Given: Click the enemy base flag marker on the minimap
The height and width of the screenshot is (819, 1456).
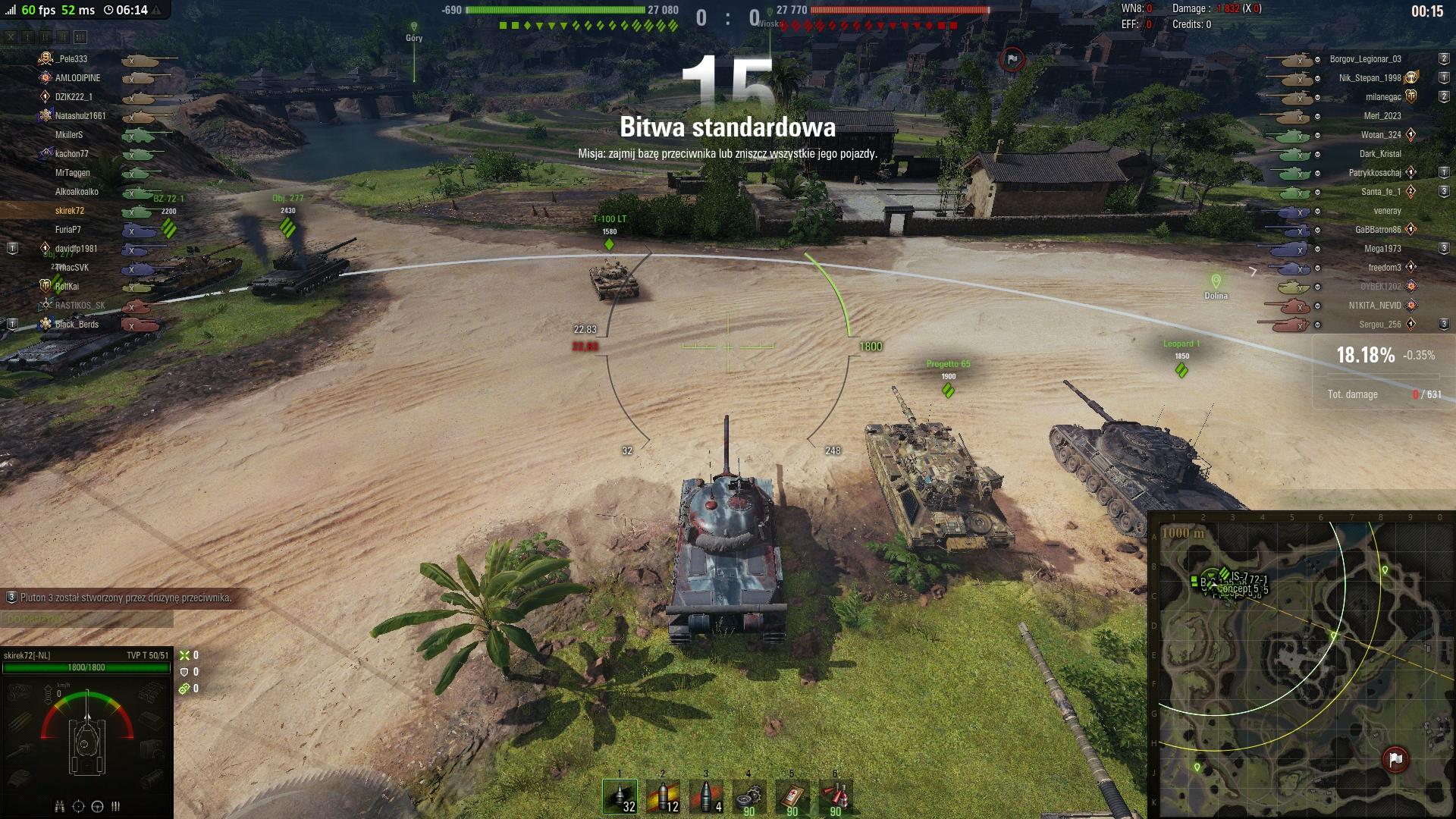Looking at the screenshot, I should pyautogui.click(x=1395, y=758).
